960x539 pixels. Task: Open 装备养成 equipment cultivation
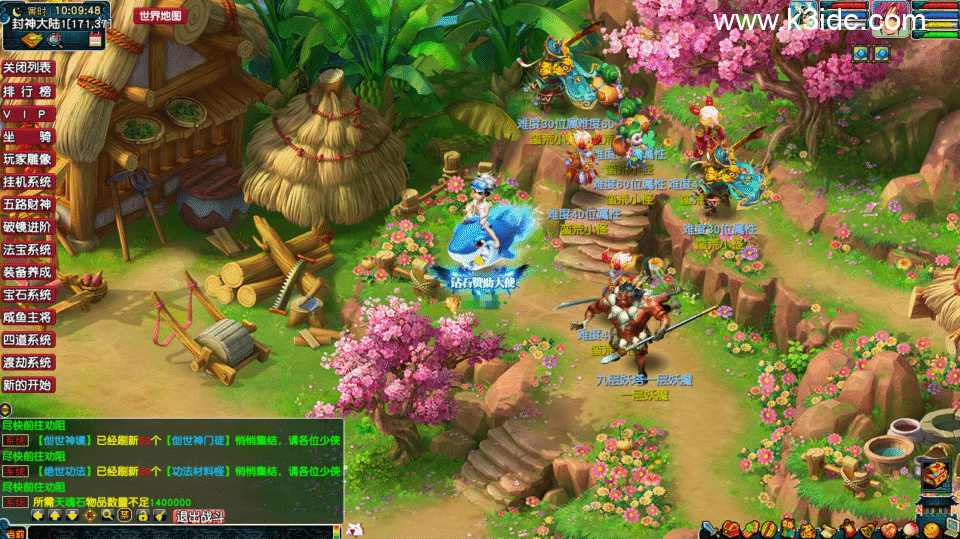point(27,272)
